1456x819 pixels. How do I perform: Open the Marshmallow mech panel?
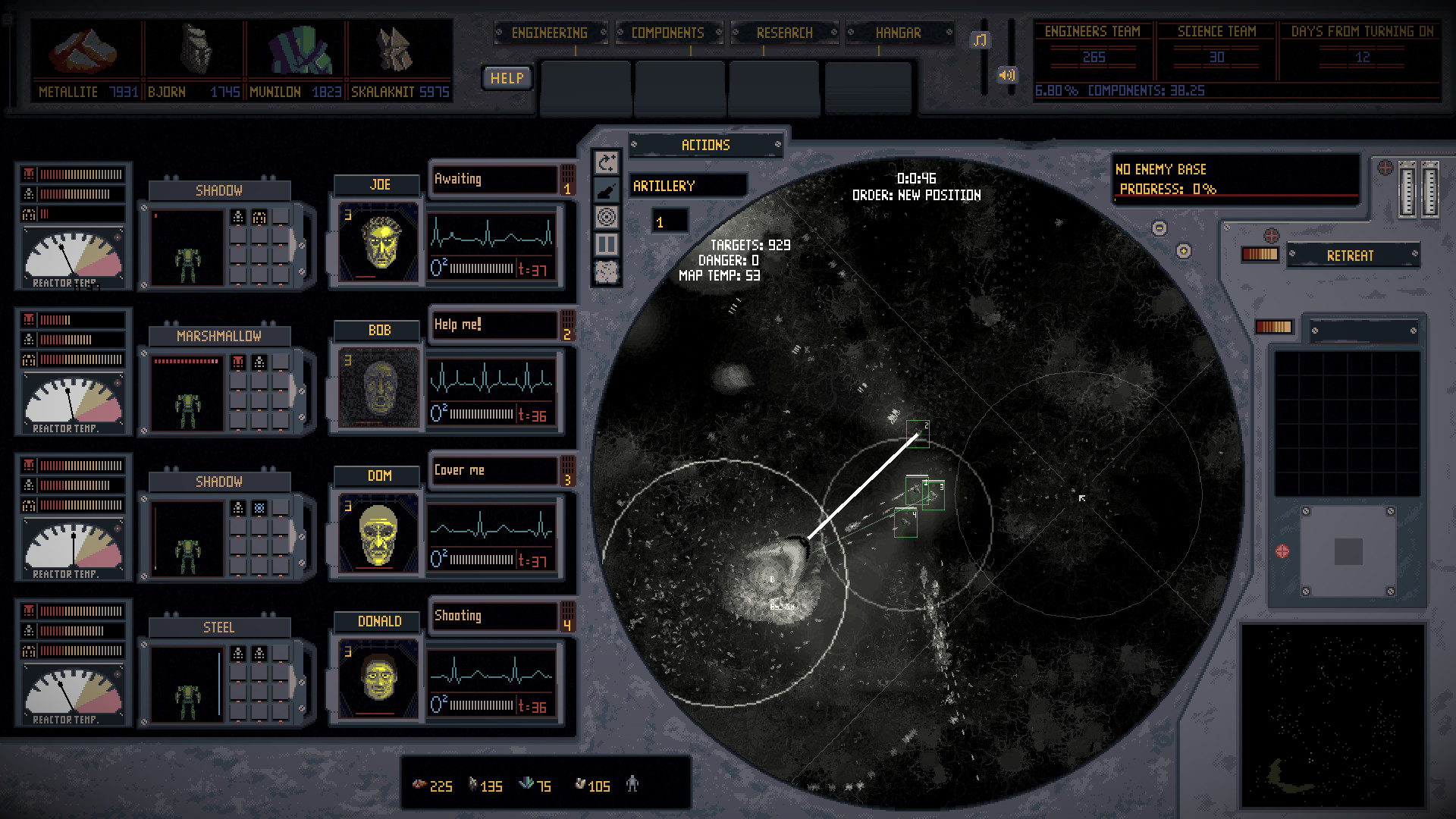(219, 336)
